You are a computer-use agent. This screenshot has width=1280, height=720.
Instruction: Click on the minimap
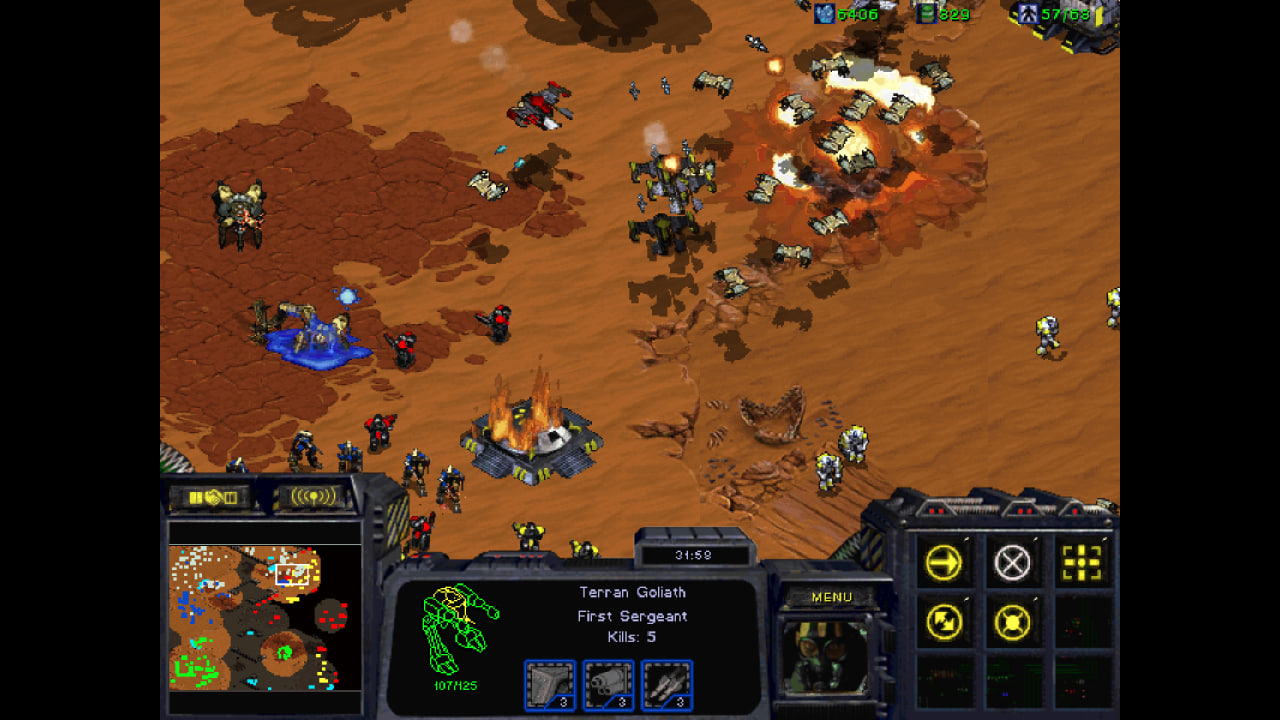pyautogui.click(x=265, y=617)
